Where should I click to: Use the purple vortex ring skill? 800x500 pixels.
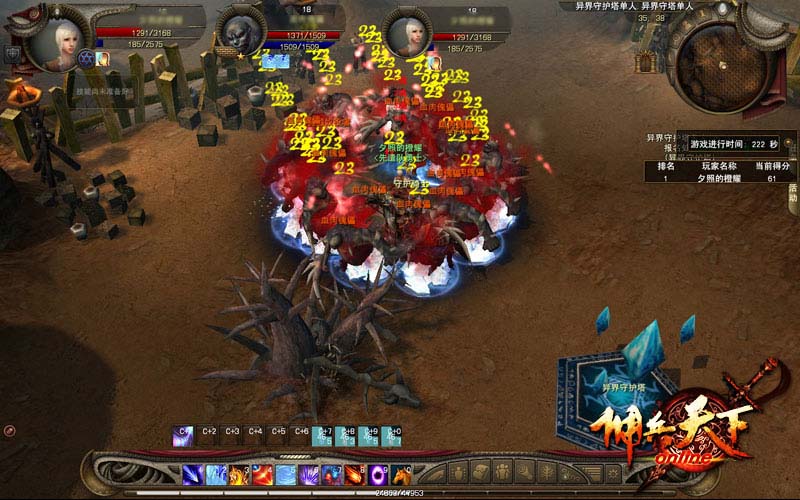[x=380, y=474]
